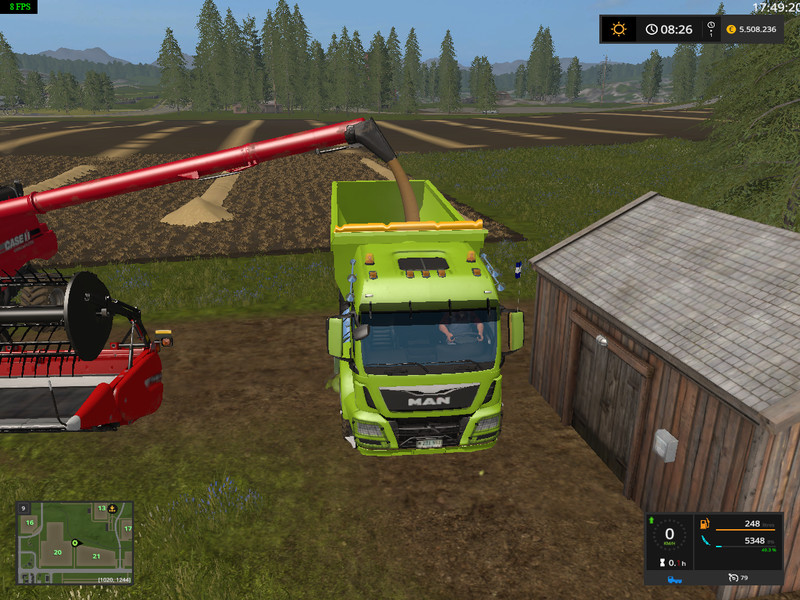Select field 20 on the minimap

click(58, 552)
